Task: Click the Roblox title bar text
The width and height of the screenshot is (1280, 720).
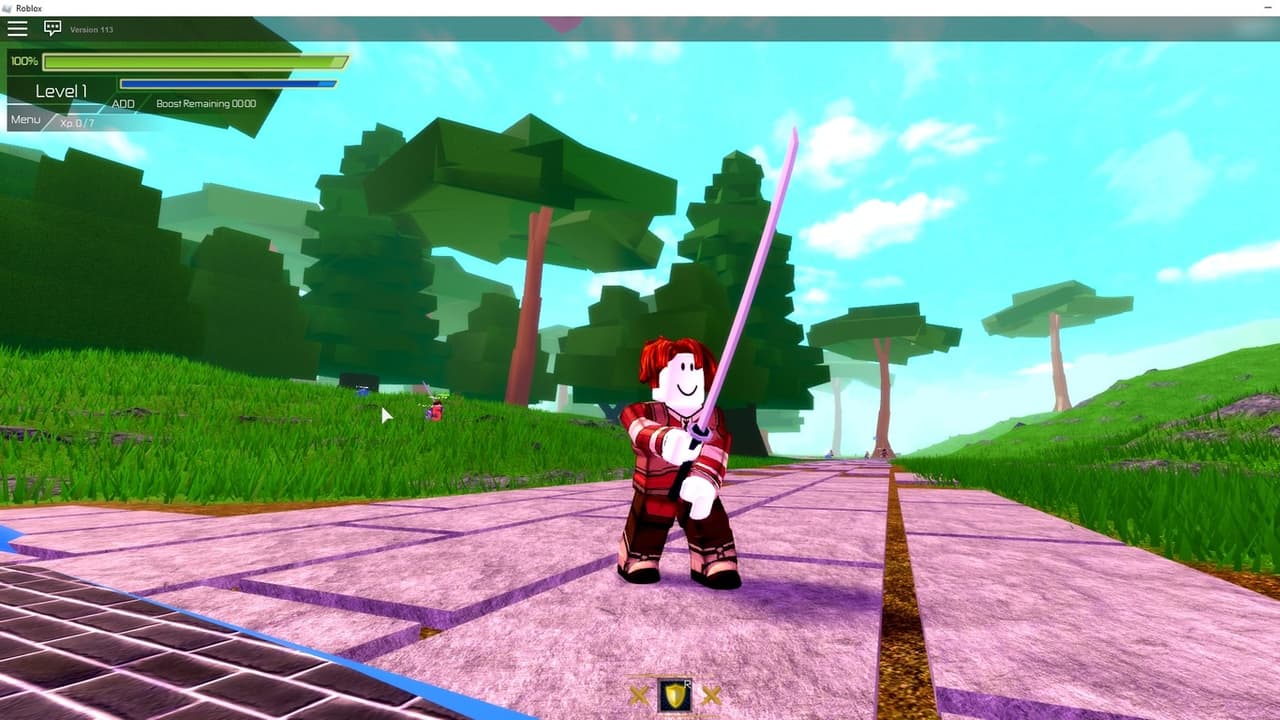Action: (x=27, y=8)
